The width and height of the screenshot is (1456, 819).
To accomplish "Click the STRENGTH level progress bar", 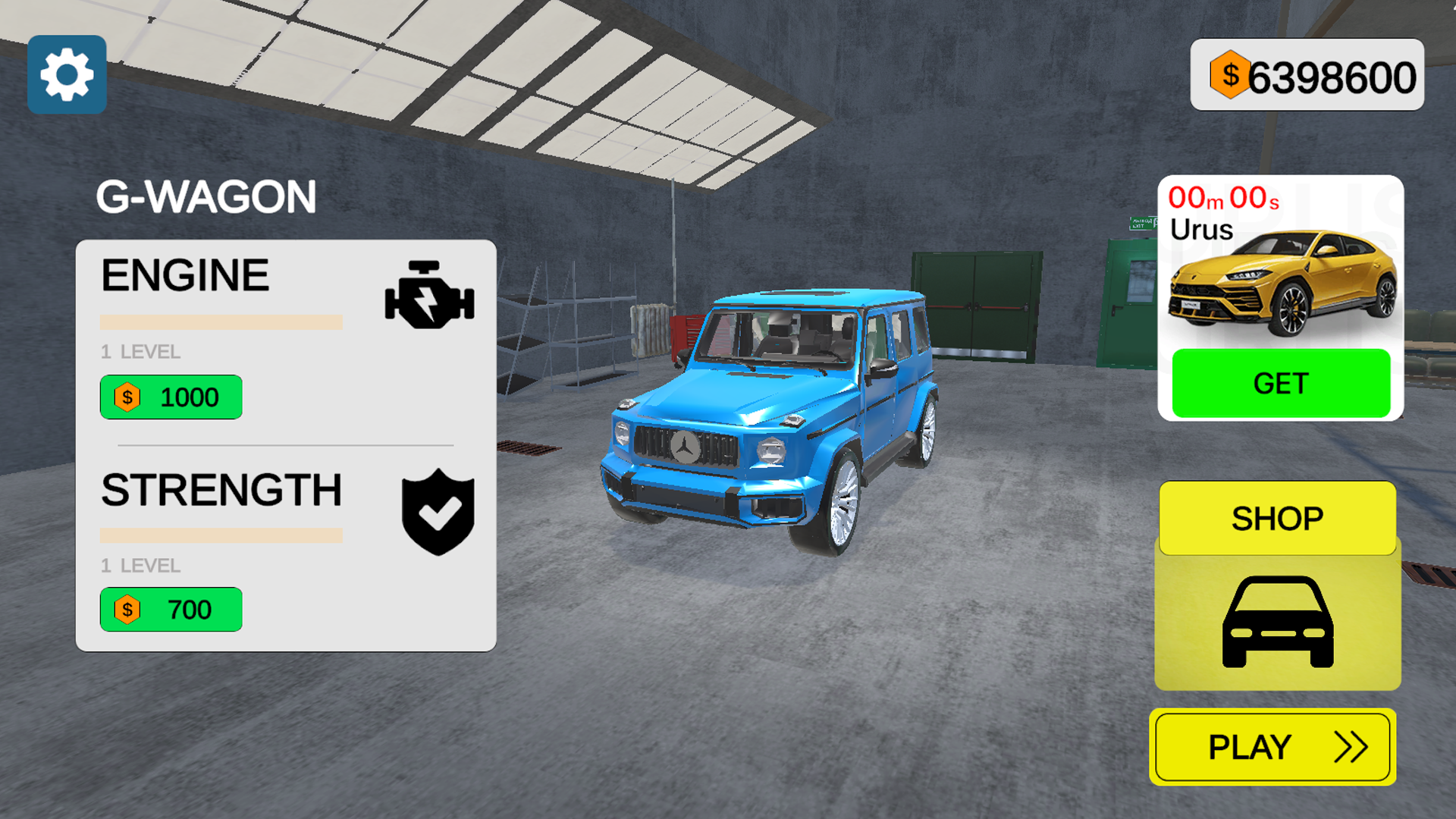I will 221,534.
